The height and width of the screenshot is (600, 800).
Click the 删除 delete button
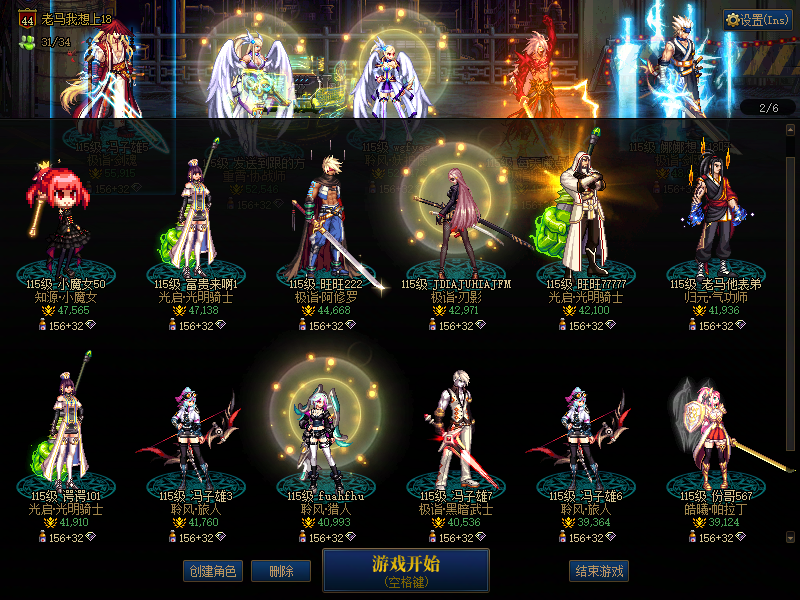coord(280,571)
